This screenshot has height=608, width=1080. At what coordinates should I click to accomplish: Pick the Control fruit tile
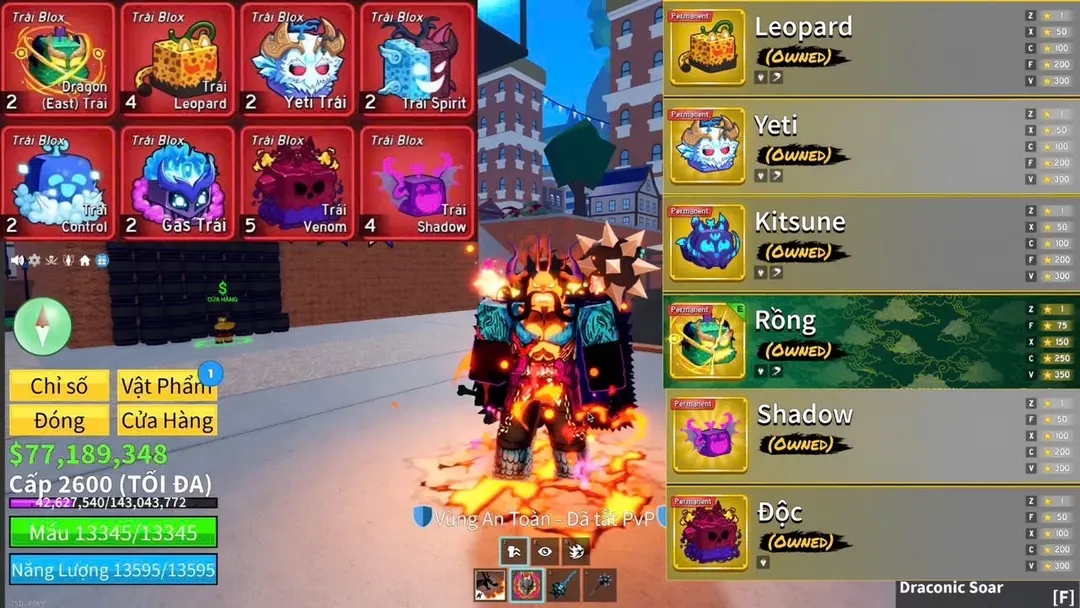(58, 183)
